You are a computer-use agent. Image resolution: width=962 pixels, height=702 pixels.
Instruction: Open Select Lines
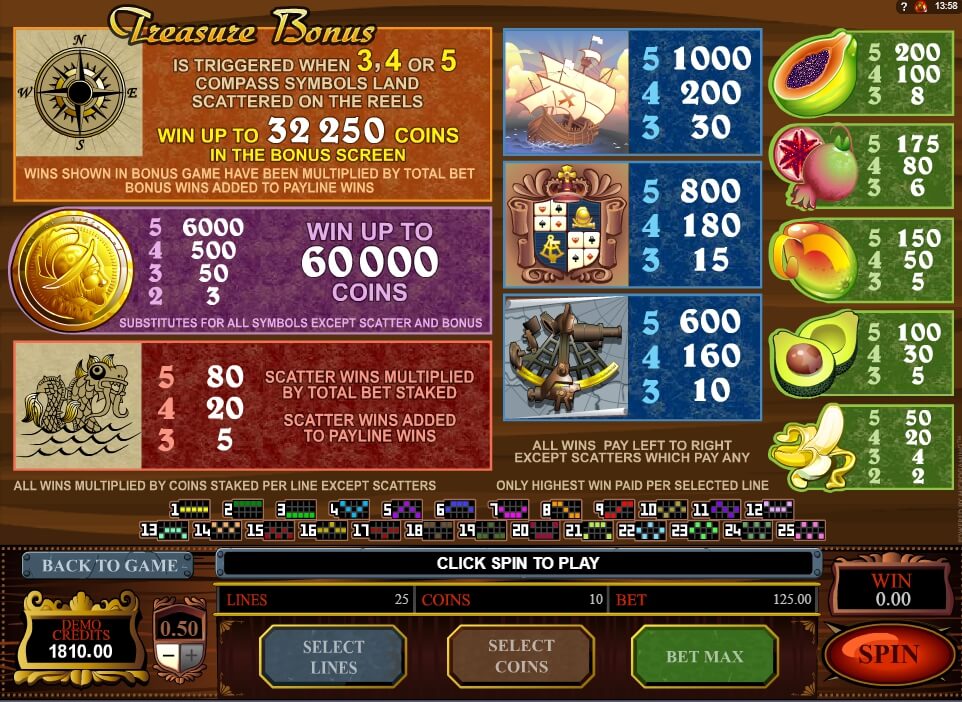point(333,656)
